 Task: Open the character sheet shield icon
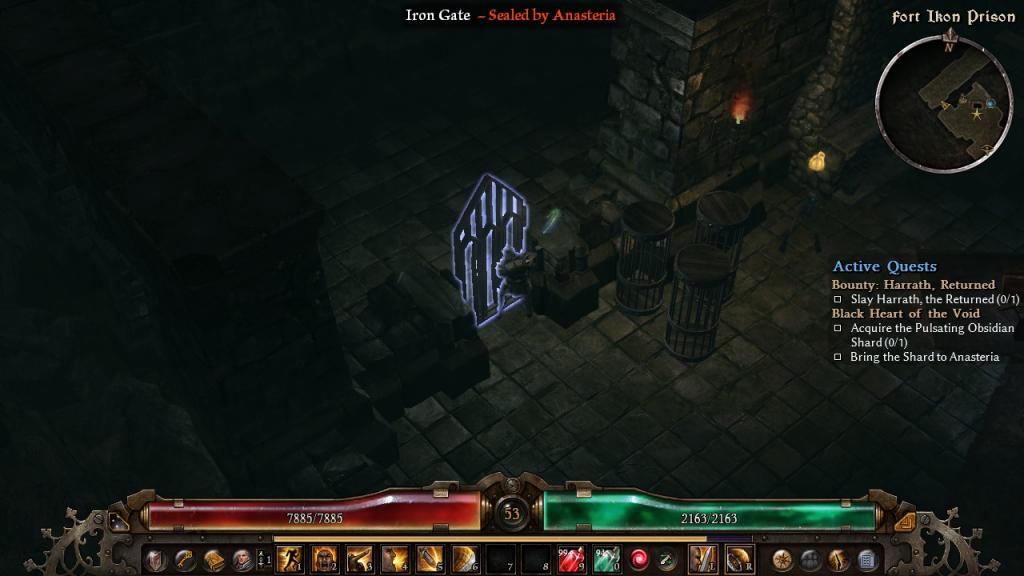tap(157, 560)
